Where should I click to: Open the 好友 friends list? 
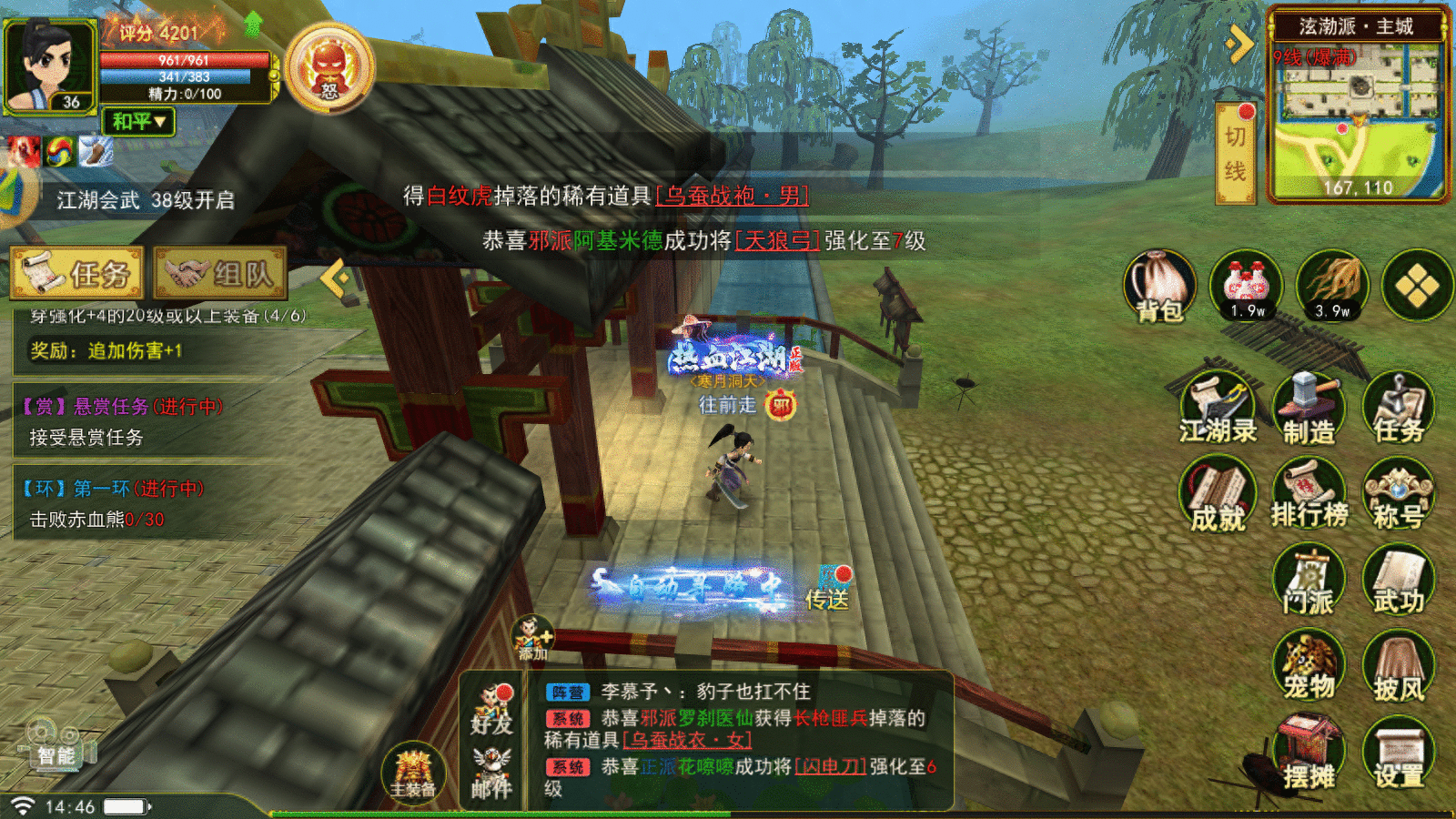[x=492, y=710]
